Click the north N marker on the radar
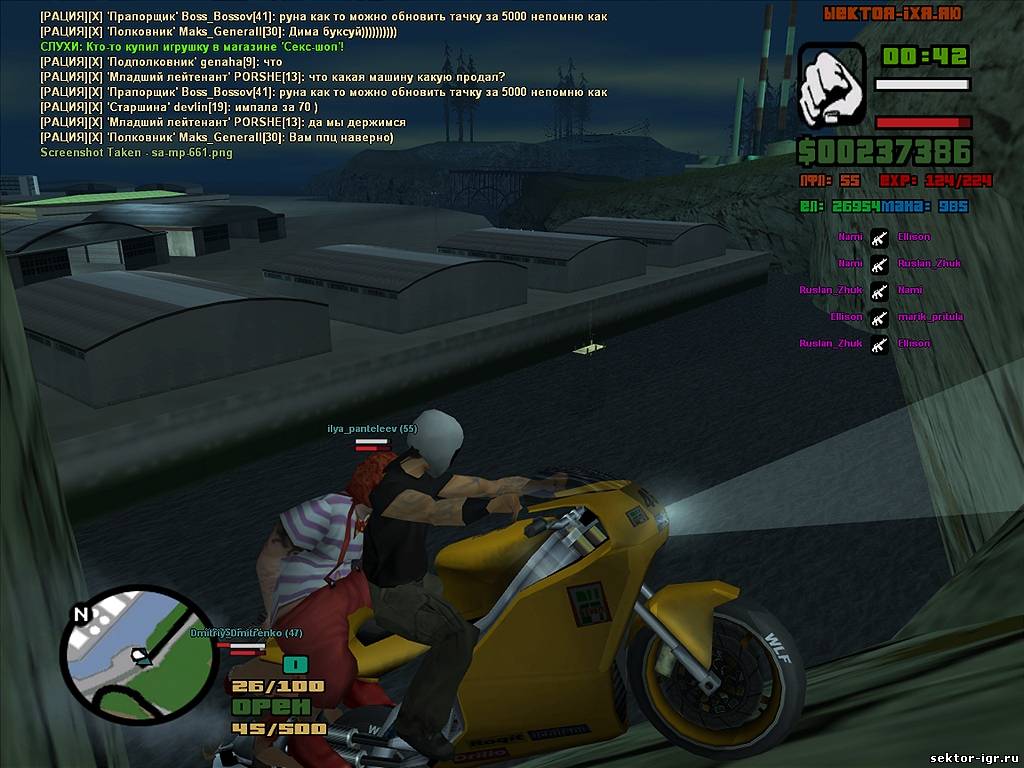1024x768 pixels. point(82,613)
